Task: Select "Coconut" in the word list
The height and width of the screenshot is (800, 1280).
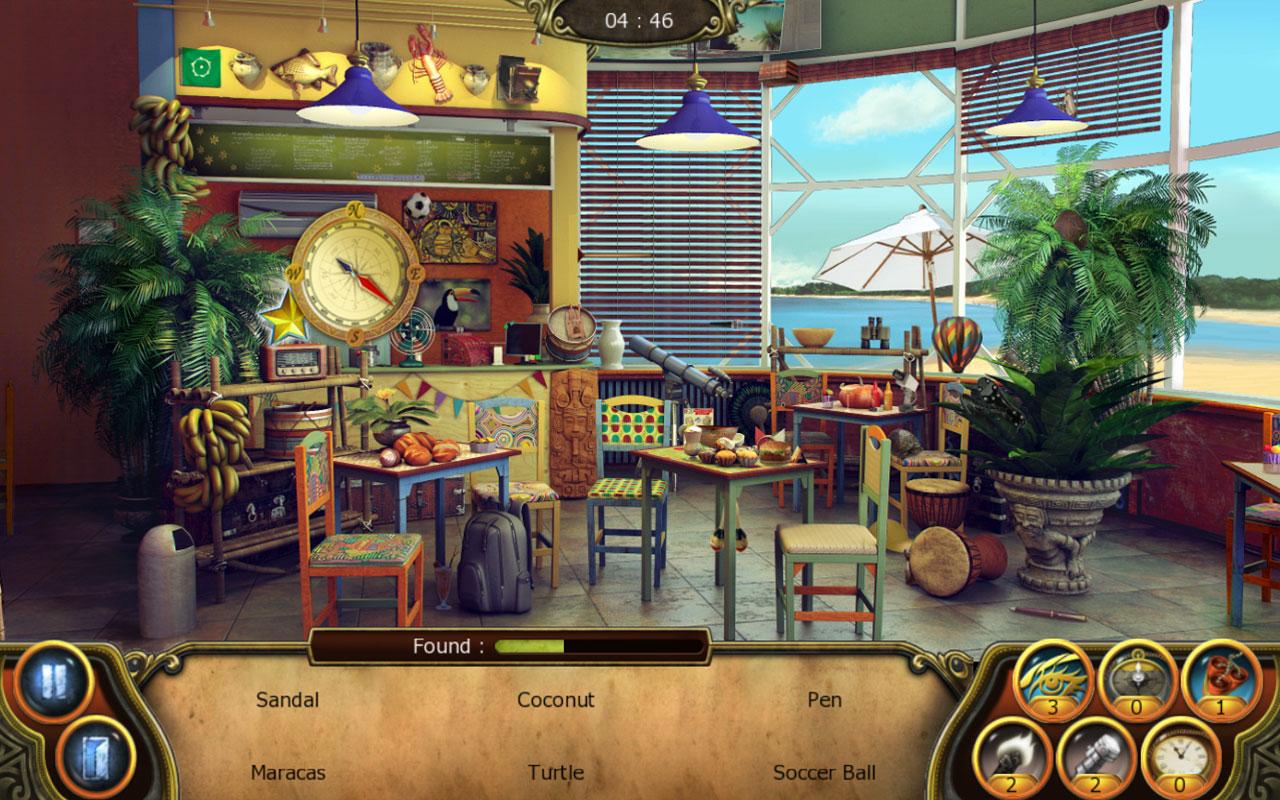Action: [556, 701]
